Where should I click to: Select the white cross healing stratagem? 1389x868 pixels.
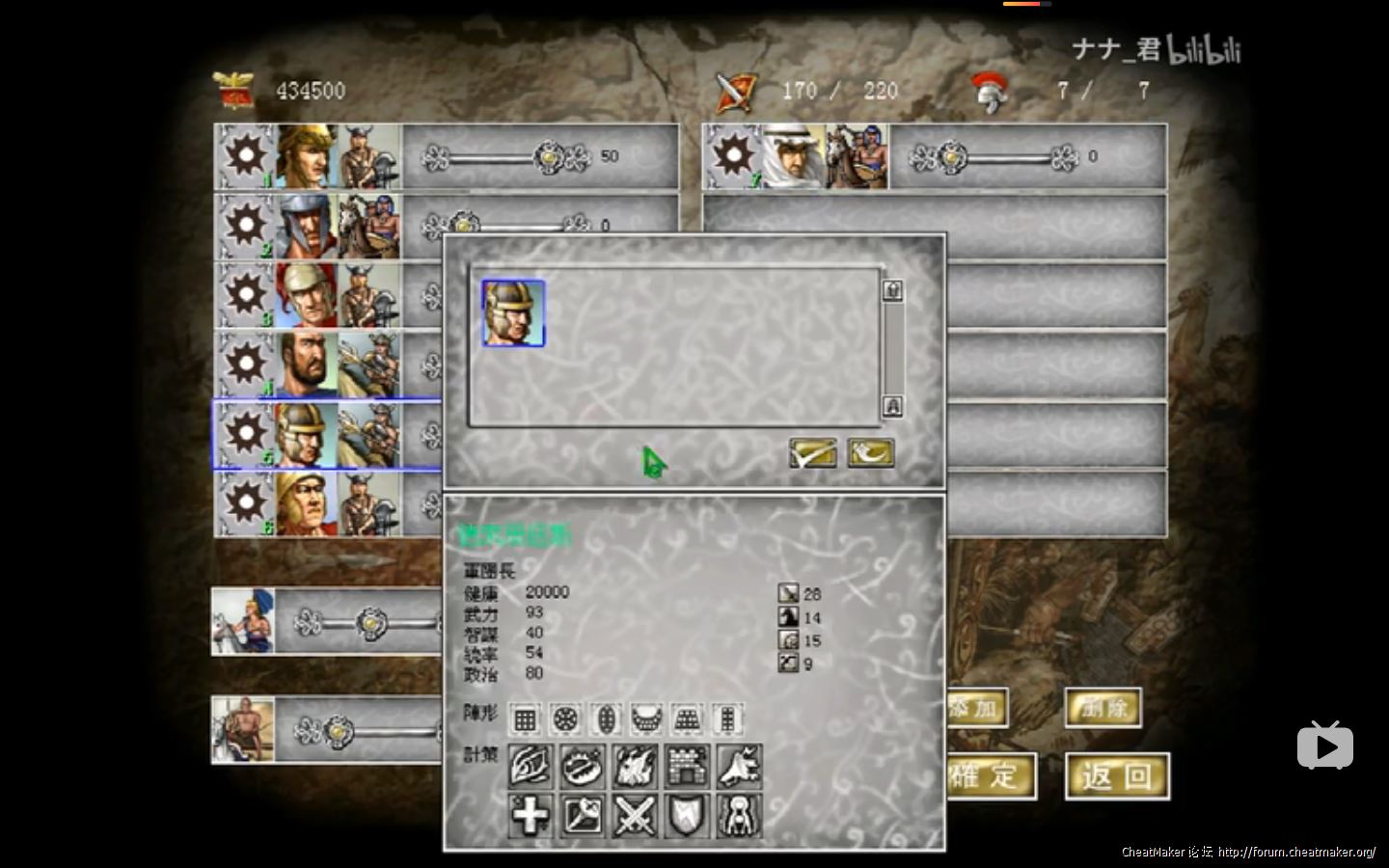tap(530, 816)
